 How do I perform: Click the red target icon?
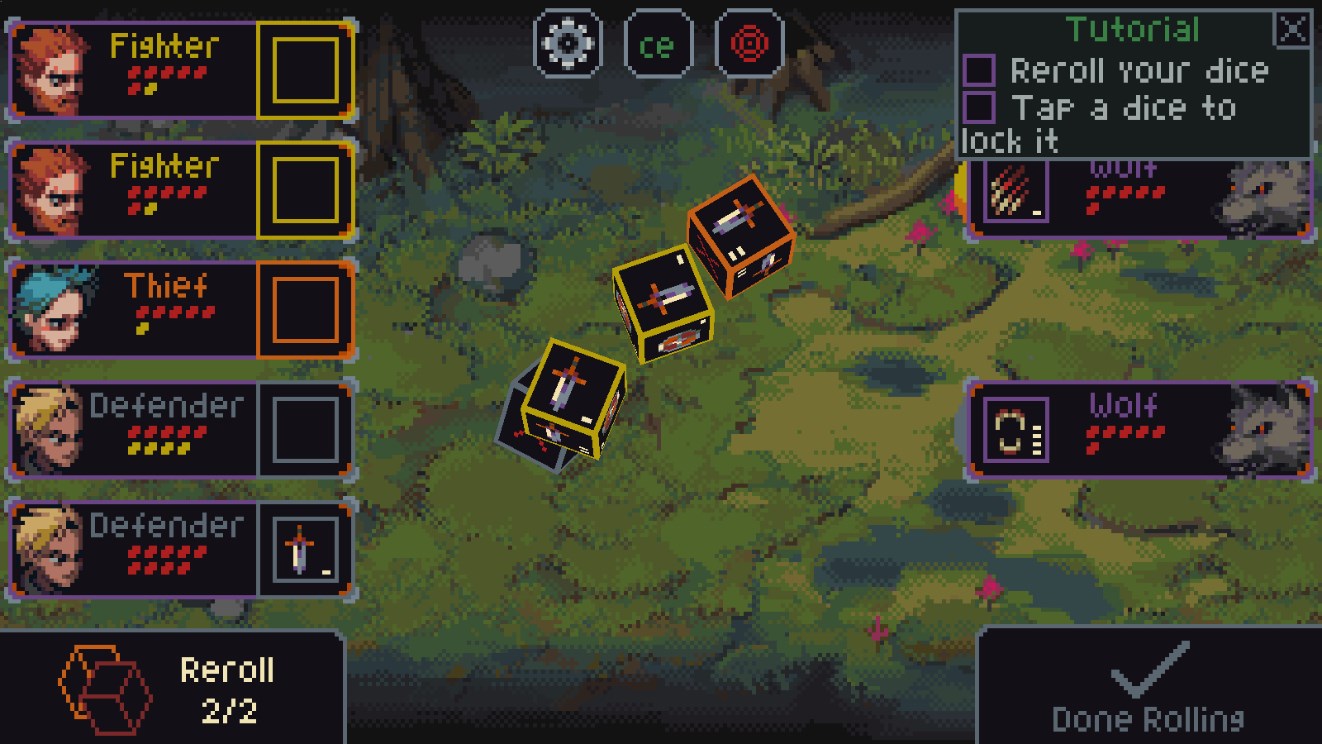750,43
